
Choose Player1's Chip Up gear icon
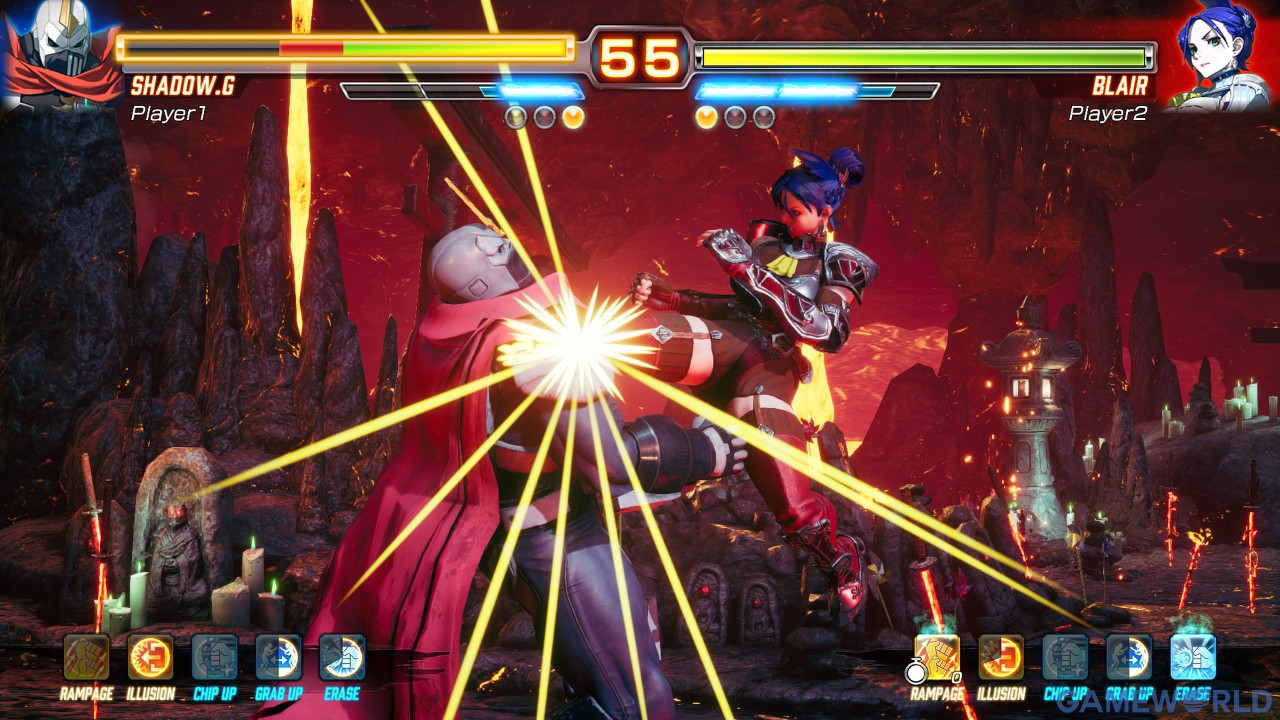click(215, 658)
